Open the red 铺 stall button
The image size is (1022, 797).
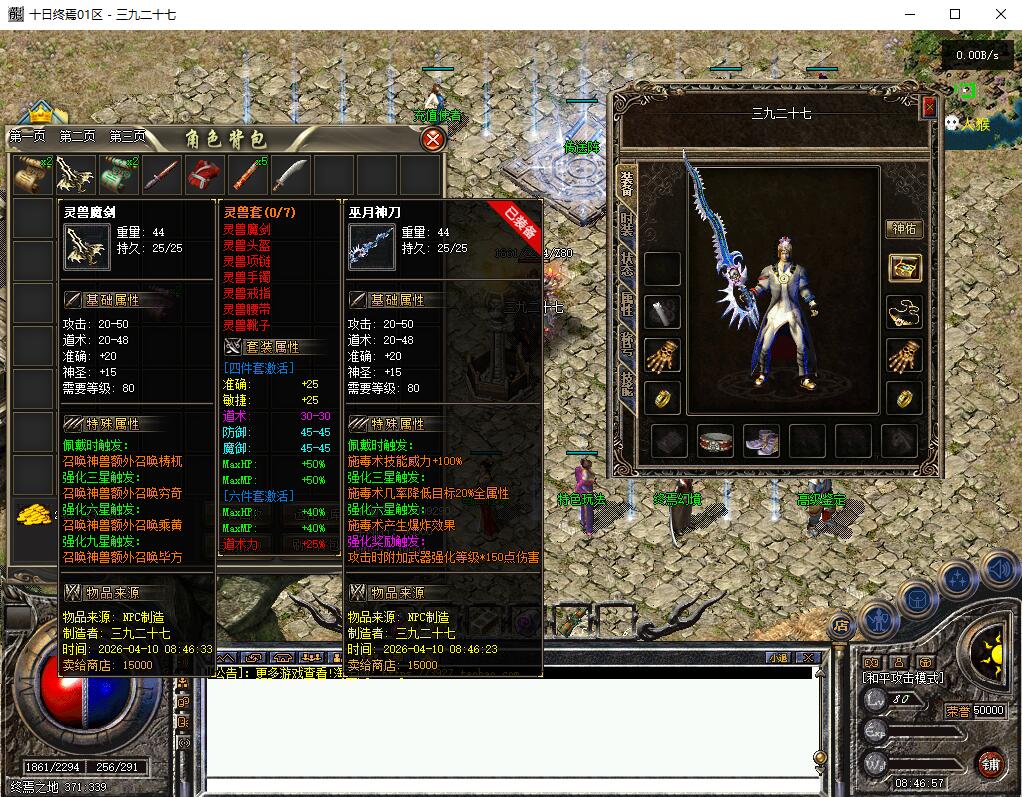(x=990, y=763)
